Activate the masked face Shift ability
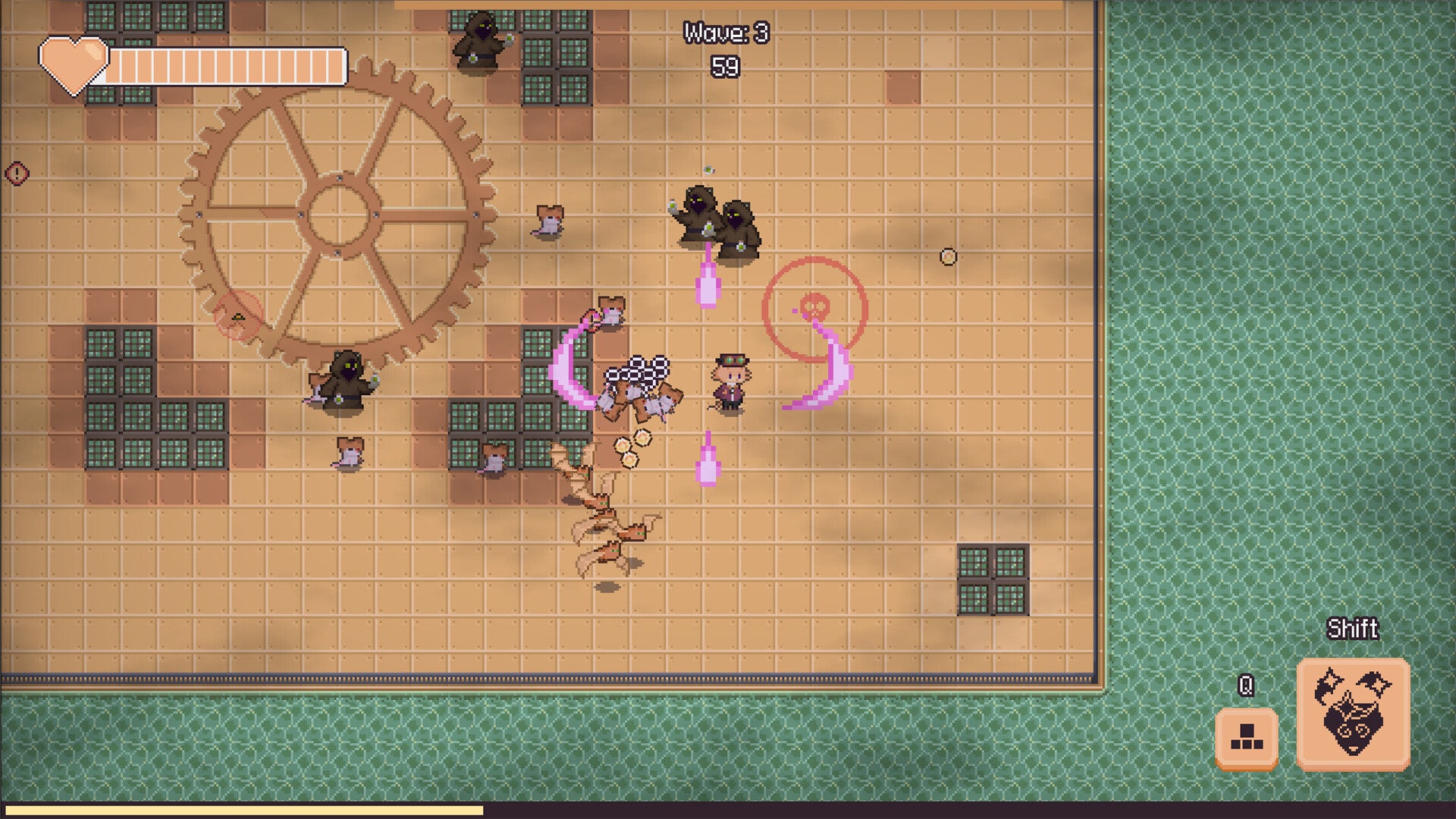 click(x=1353, y=714)
